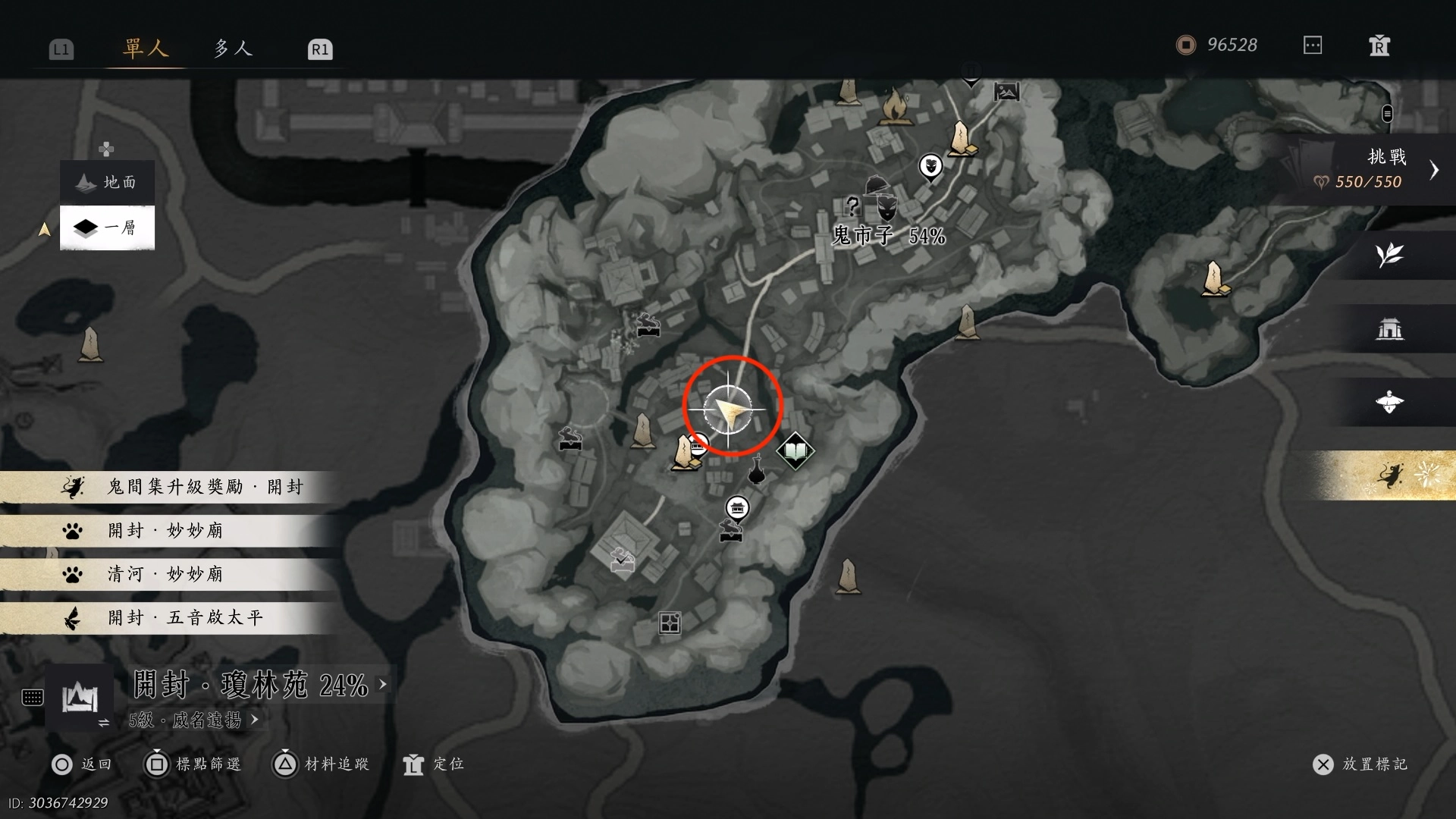Select the leaf sprig category button
1456x819 pixels.
coord(1389,255)
